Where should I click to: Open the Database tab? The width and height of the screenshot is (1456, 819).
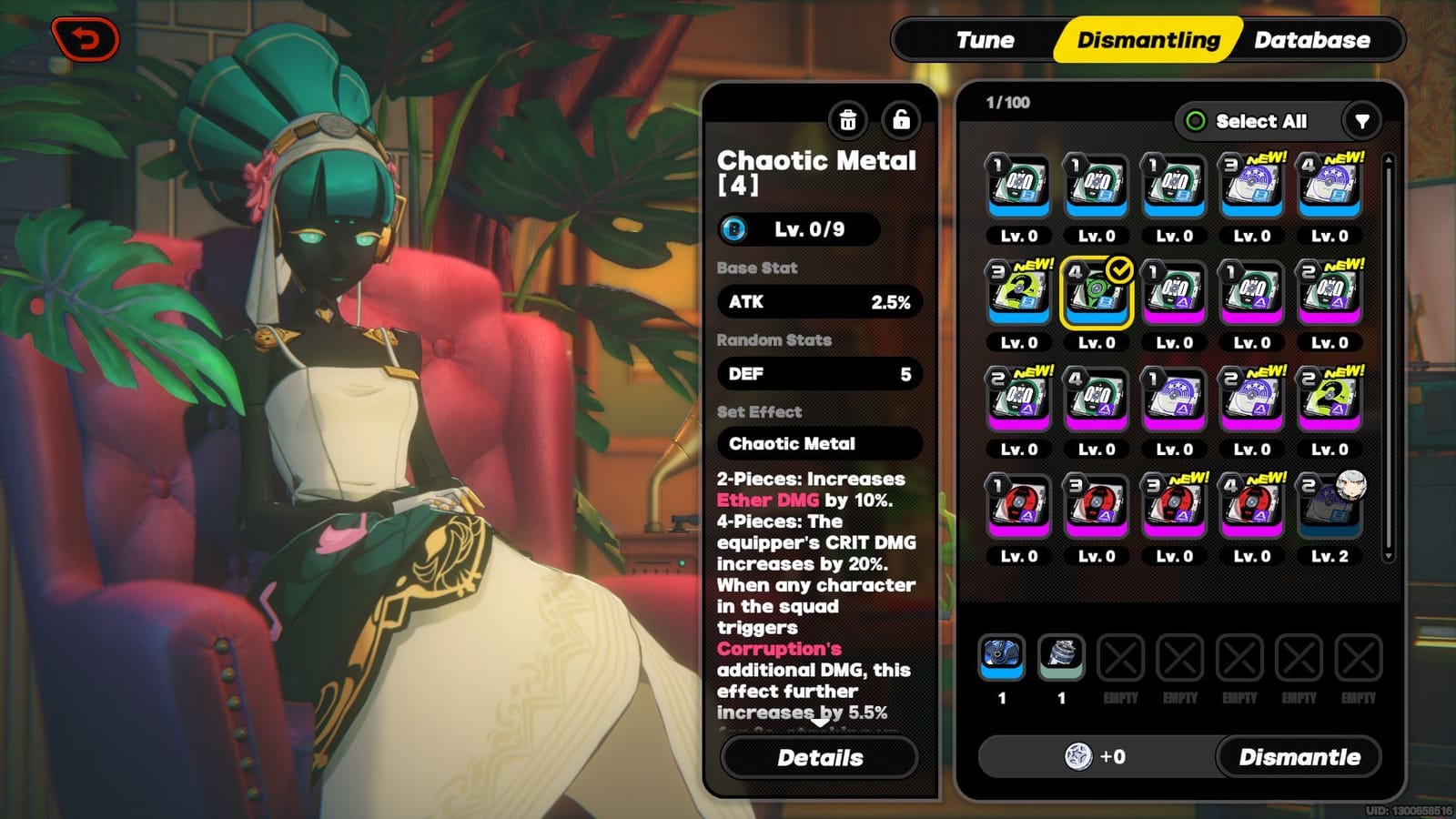point(1312,40)
